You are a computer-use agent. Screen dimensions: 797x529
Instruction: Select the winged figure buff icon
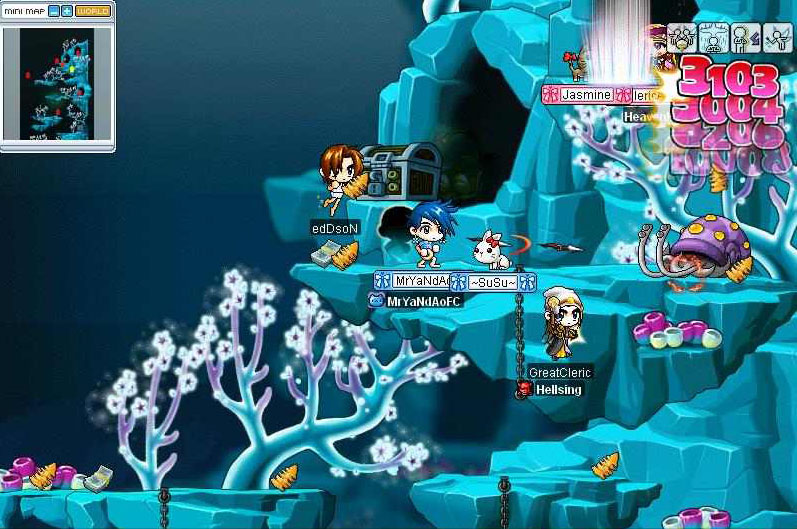tap(777, 38)
